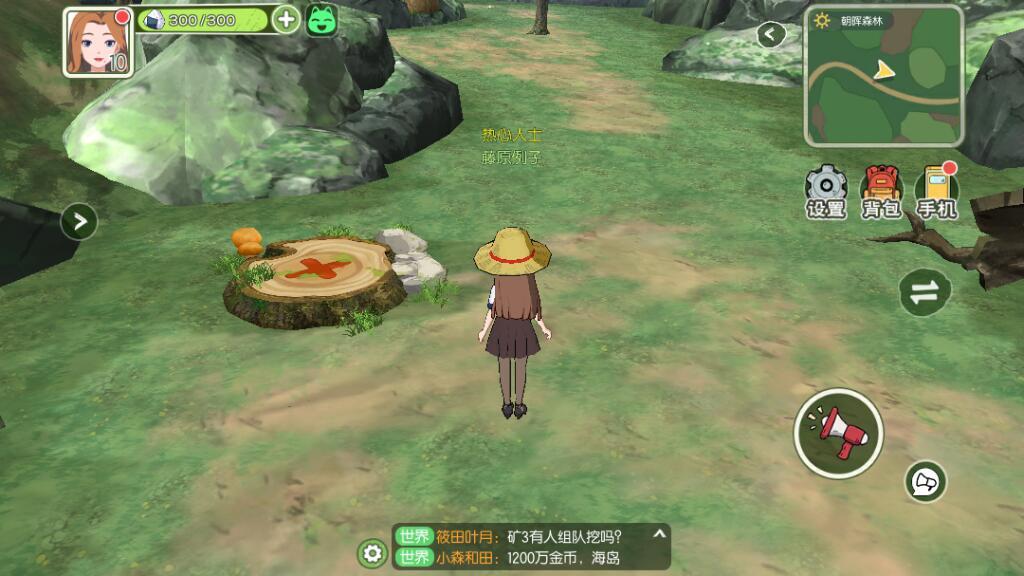Expand the left side panel arrow
The height and width of the screenshot is (576, 1024).
click(79, 221)
